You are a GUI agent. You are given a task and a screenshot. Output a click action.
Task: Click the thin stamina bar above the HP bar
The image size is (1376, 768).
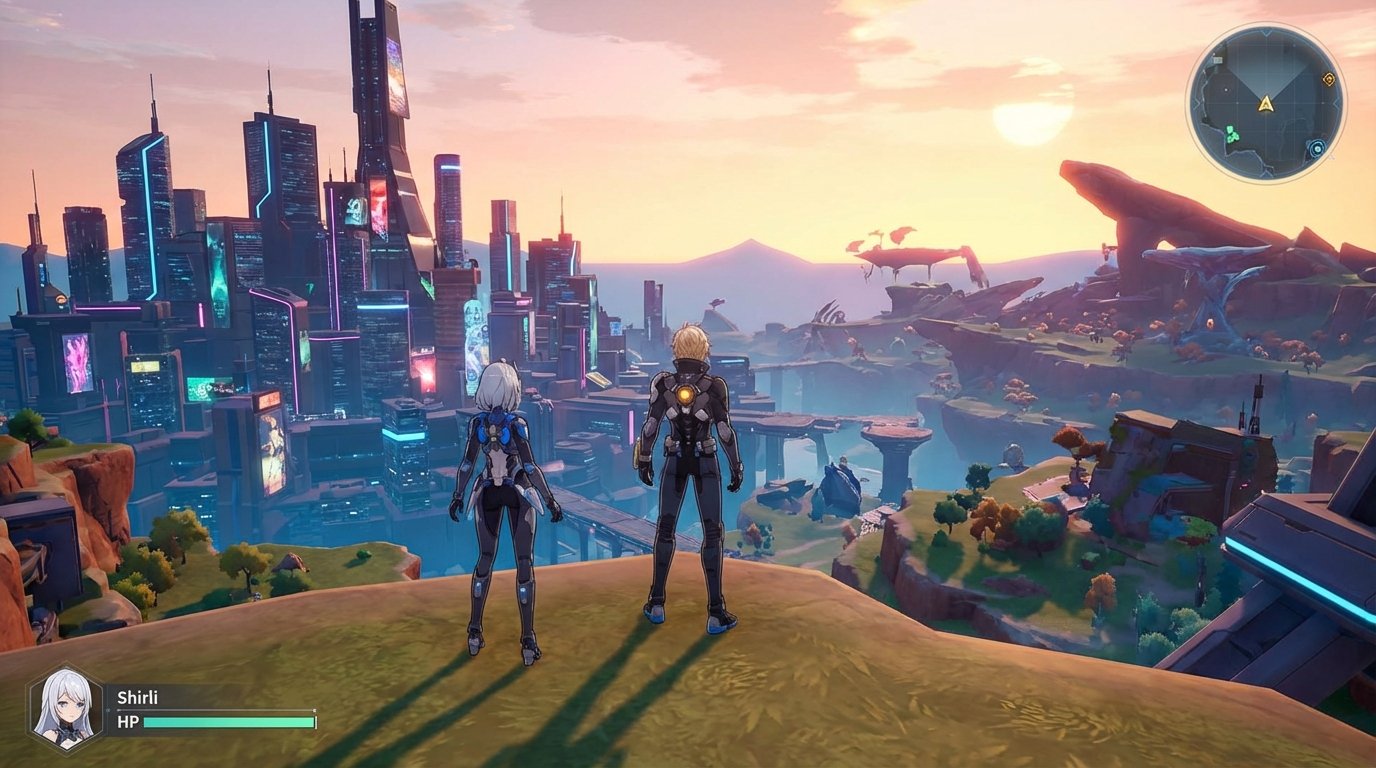point(216,710)
